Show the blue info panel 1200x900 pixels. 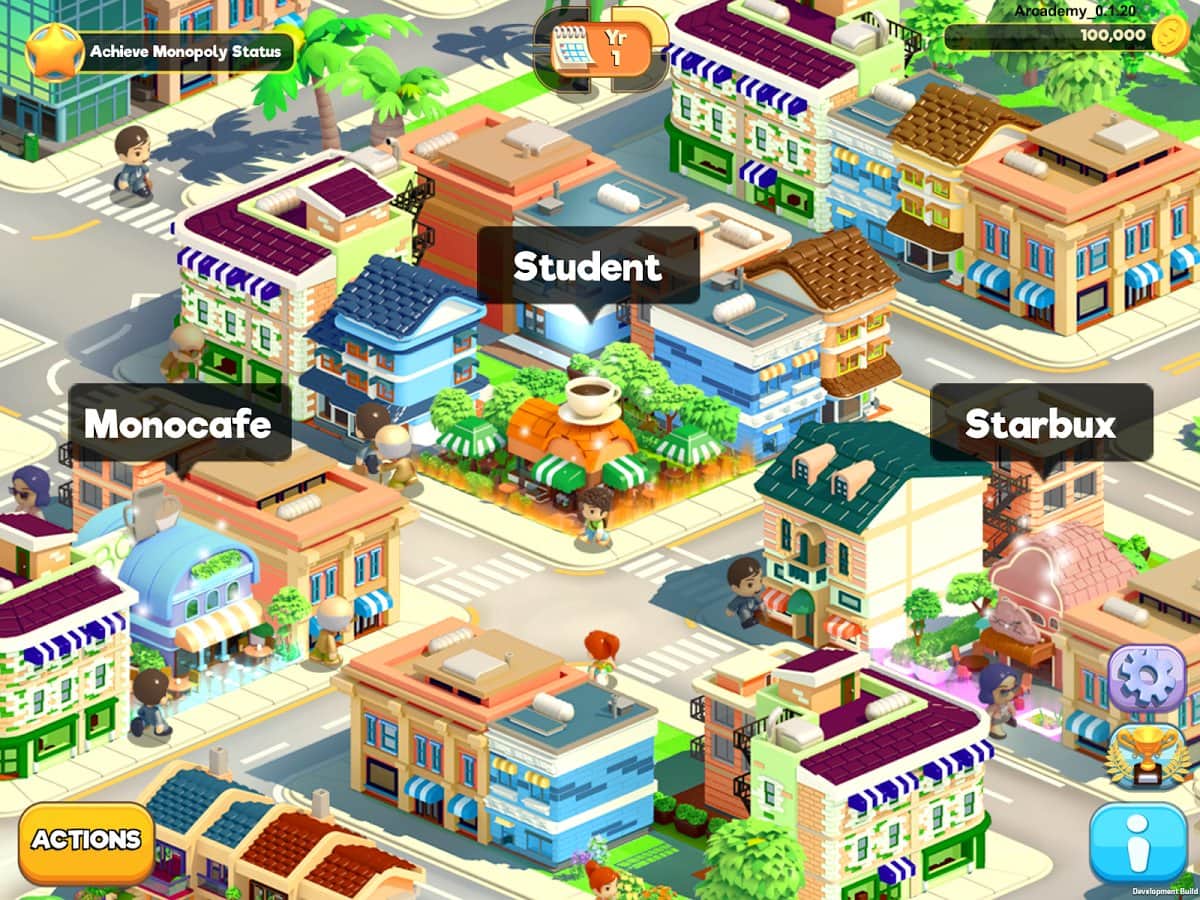coord(1138,844)
